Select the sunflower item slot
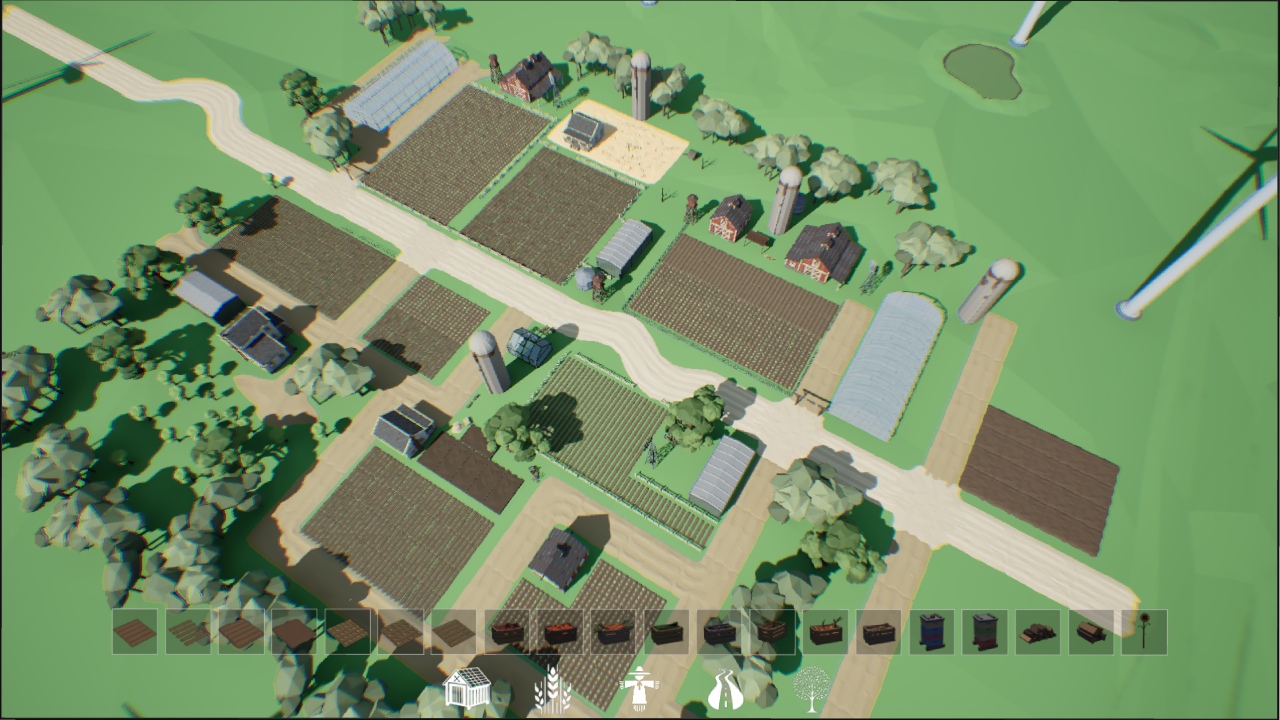 tap(1144, 632)
